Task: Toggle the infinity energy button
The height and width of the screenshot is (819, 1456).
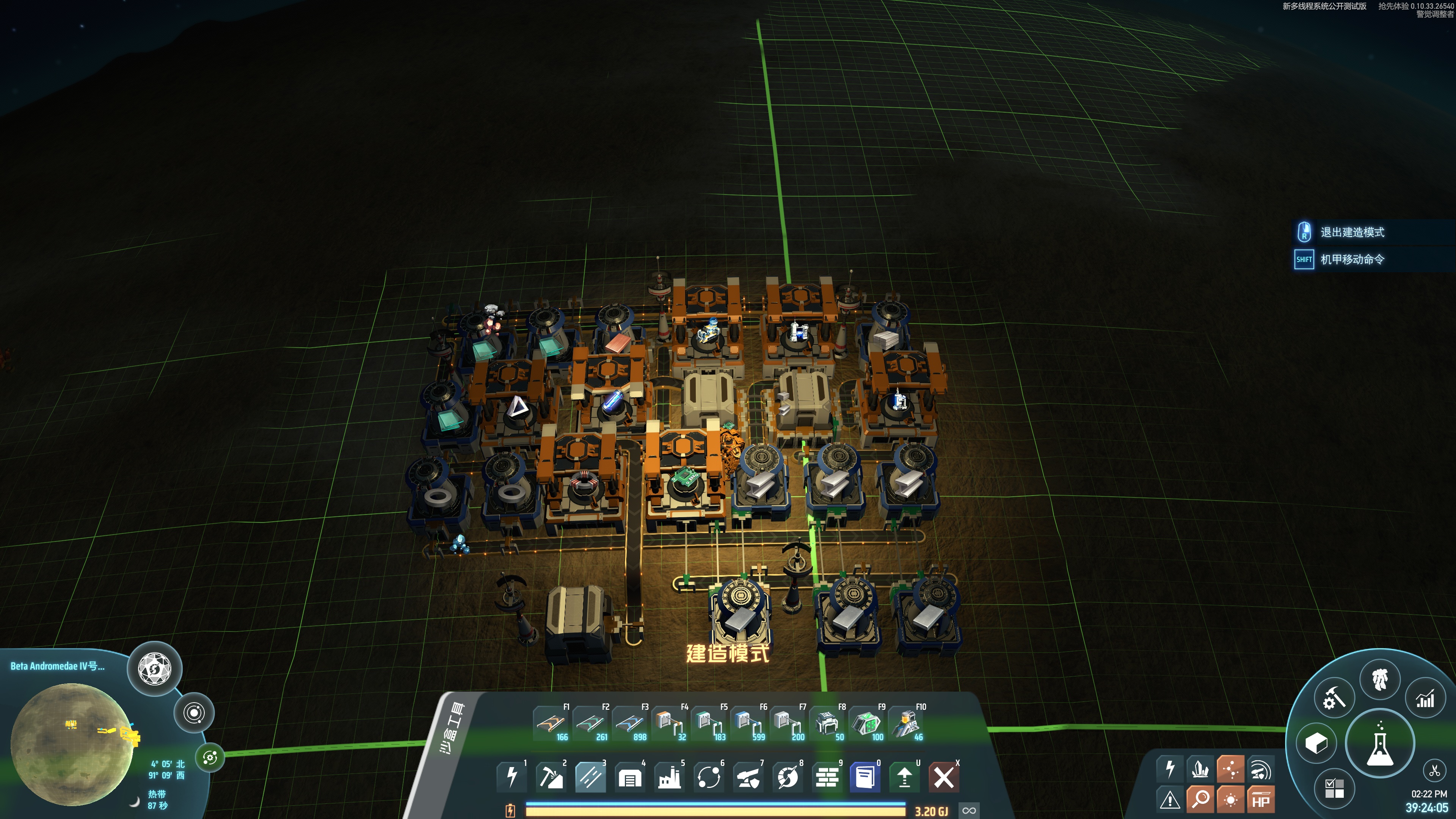Action: point(970,811)
